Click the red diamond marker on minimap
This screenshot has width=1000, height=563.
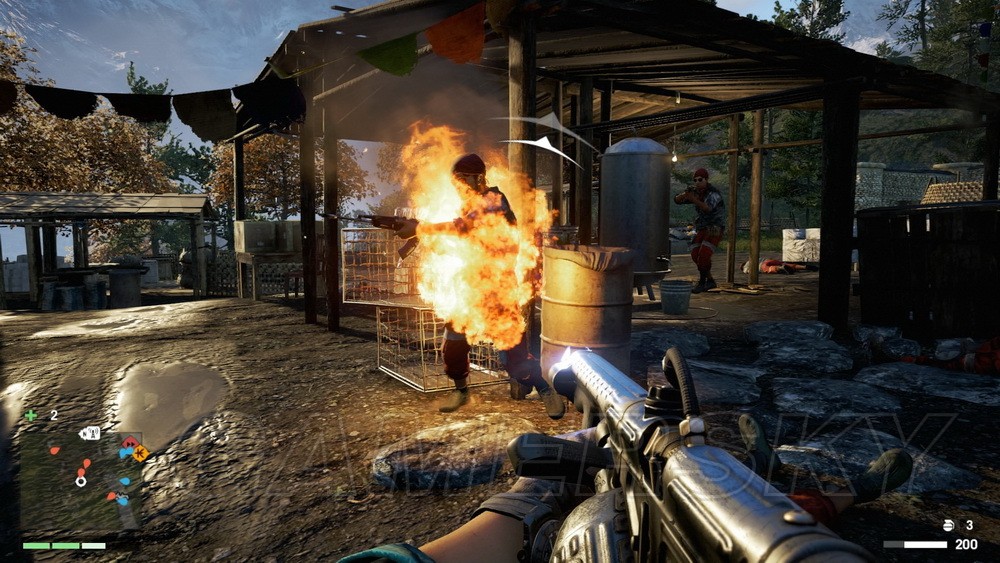129,442
